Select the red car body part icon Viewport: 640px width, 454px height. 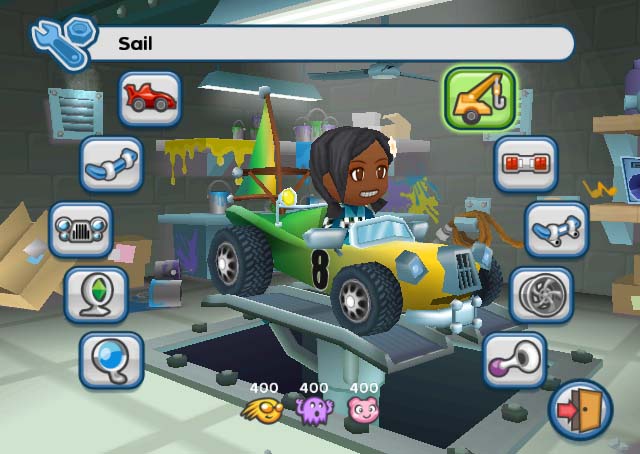[x=150, y=98]
